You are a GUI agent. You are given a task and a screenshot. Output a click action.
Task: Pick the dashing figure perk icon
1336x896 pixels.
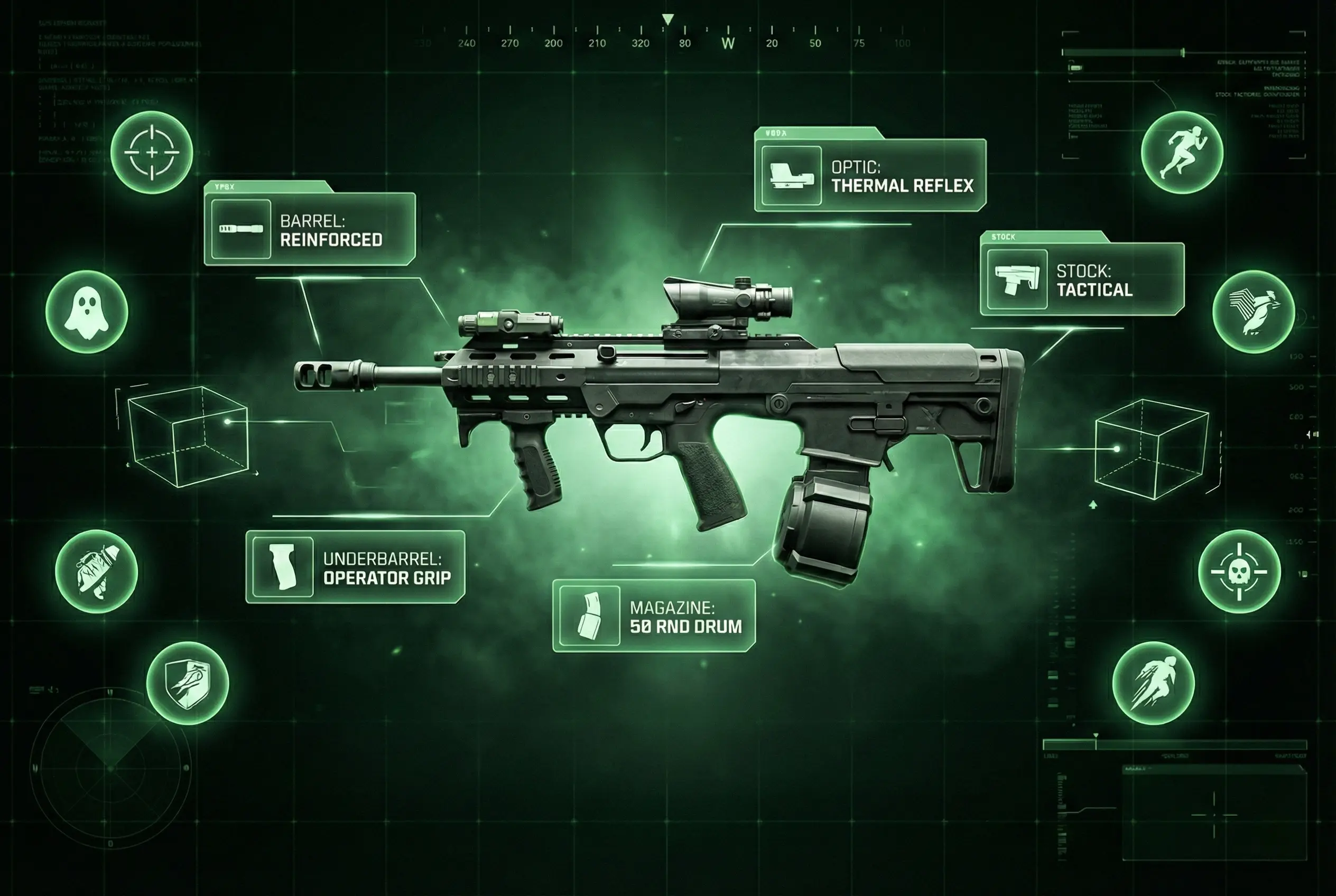point(1153,684)
